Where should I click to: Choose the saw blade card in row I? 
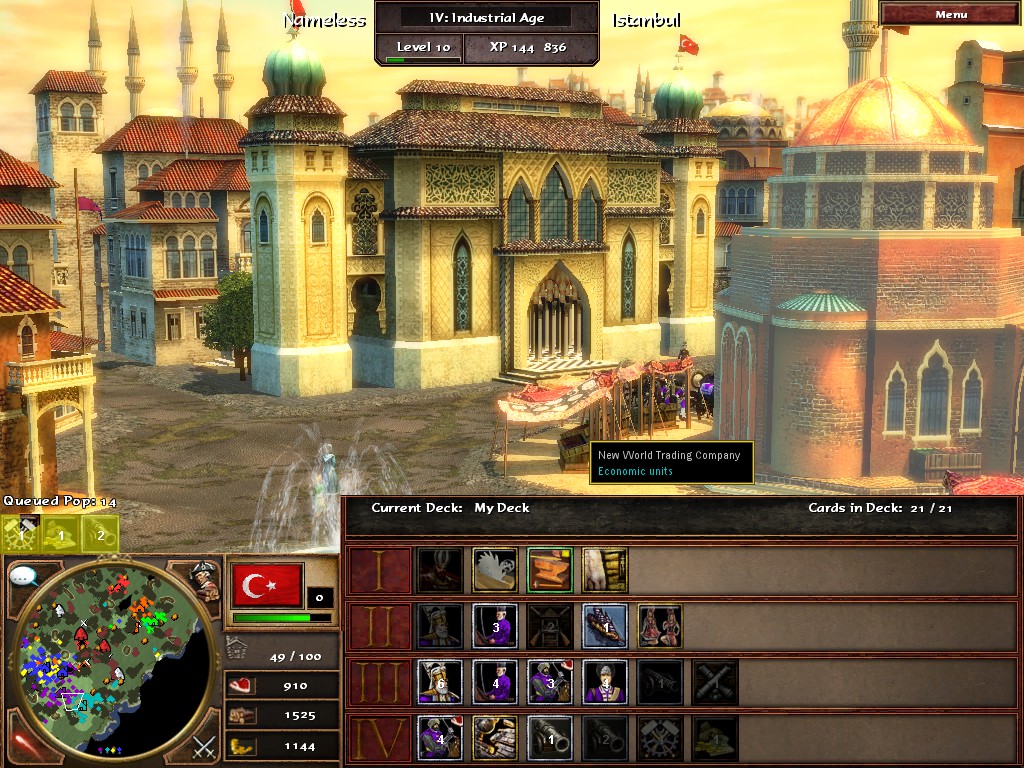click(495, 570)
